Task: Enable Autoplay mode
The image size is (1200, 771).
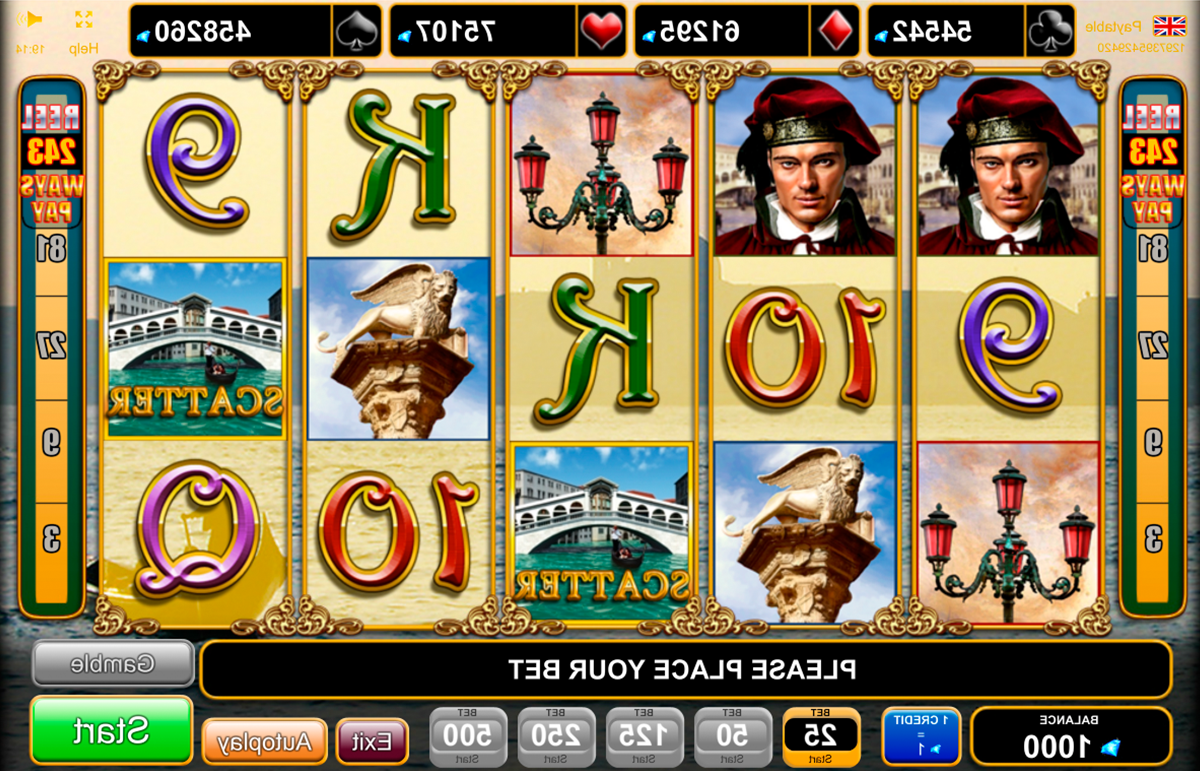Action: [x=265, y=742]
